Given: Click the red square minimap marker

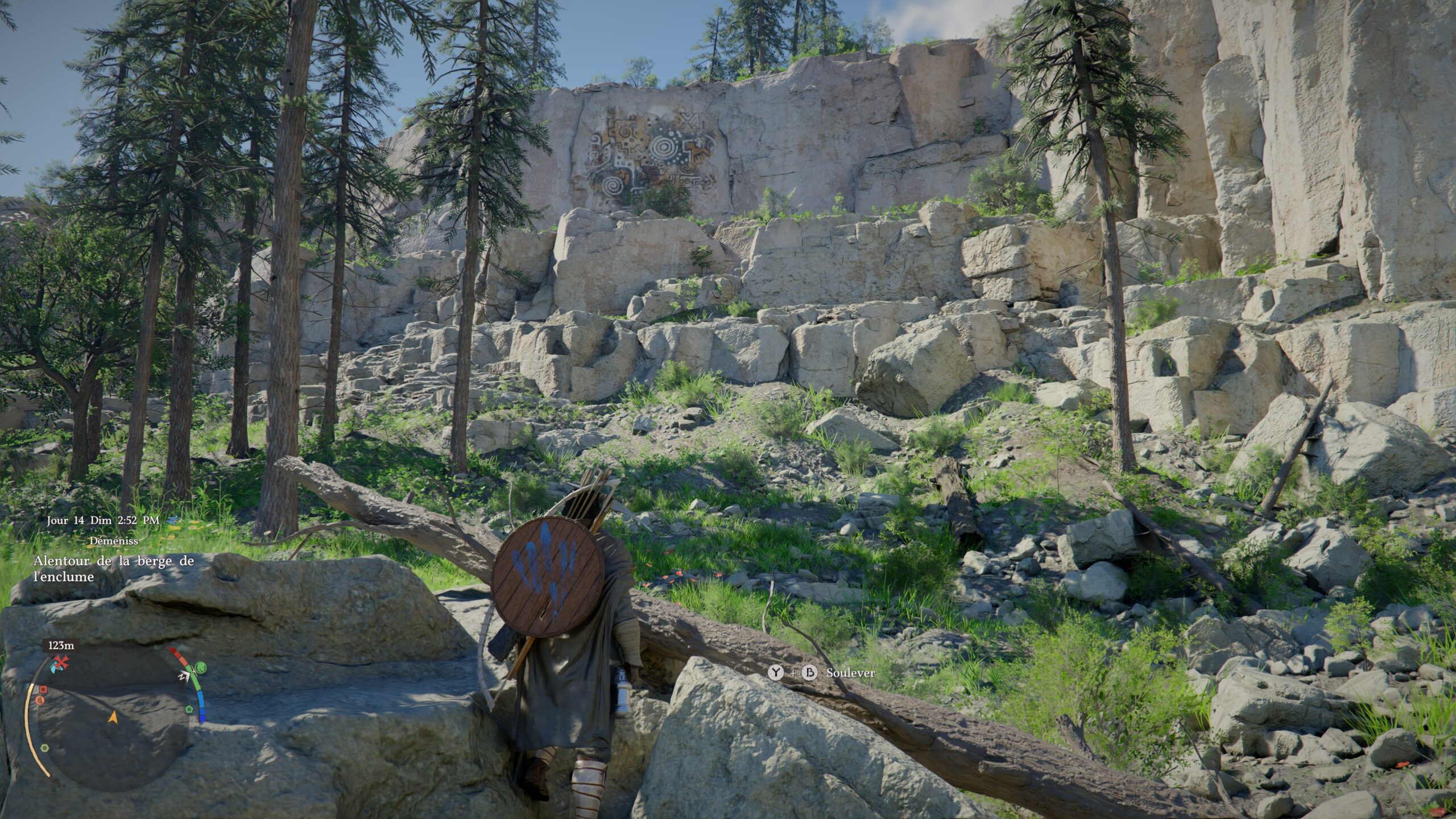Looking at the screenshot, I should pyautogui.click(x=43, y=689).
